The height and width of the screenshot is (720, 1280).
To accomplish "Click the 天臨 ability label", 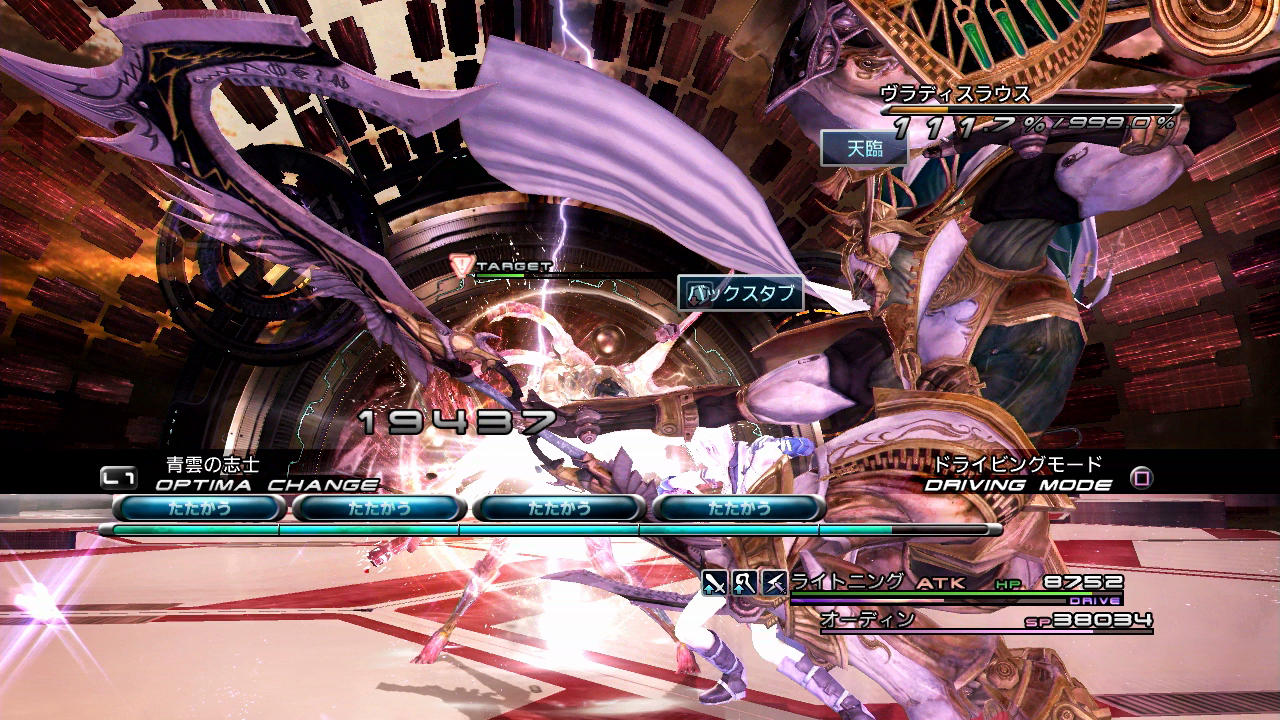I will pyautogui.click(x=864, y=149).
